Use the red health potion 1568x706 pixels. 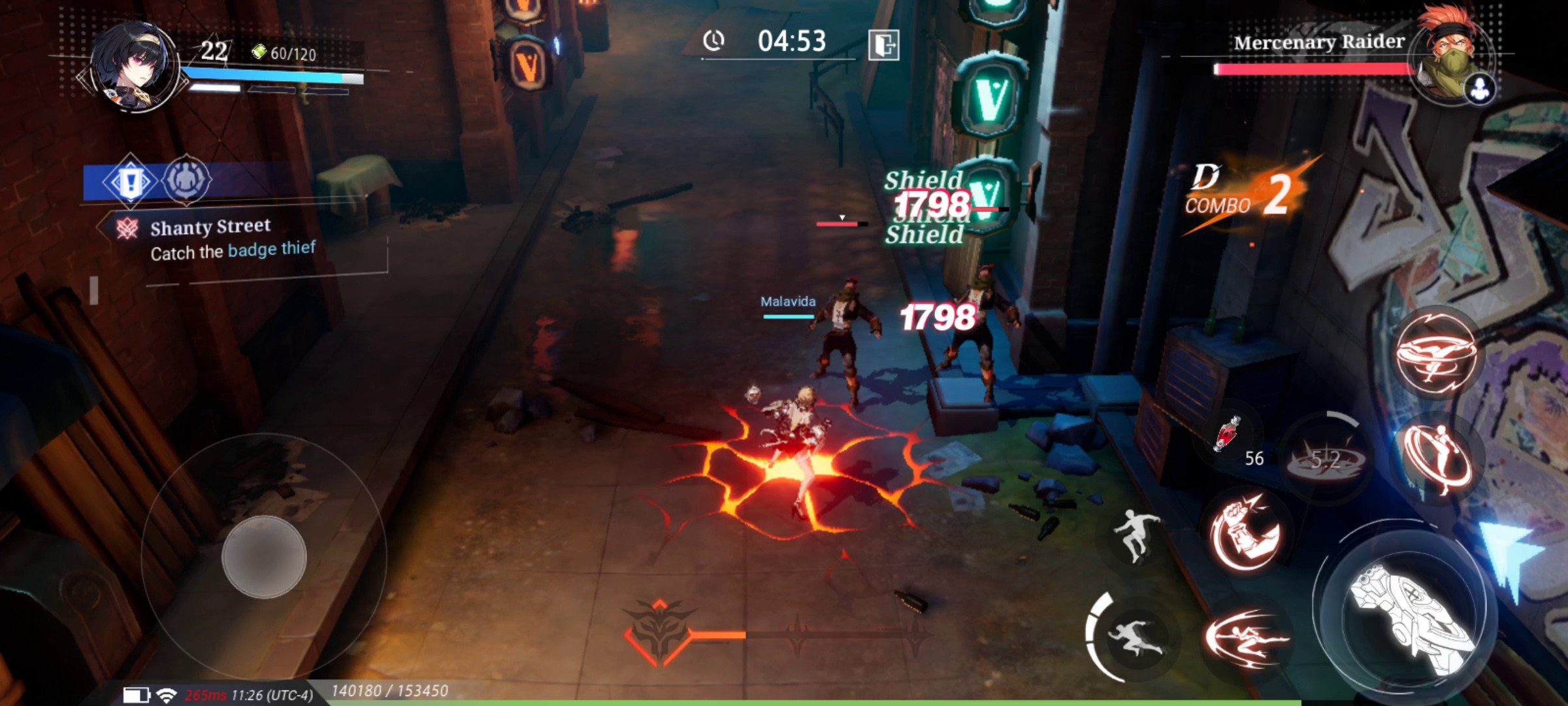[x=1228, y=435]
